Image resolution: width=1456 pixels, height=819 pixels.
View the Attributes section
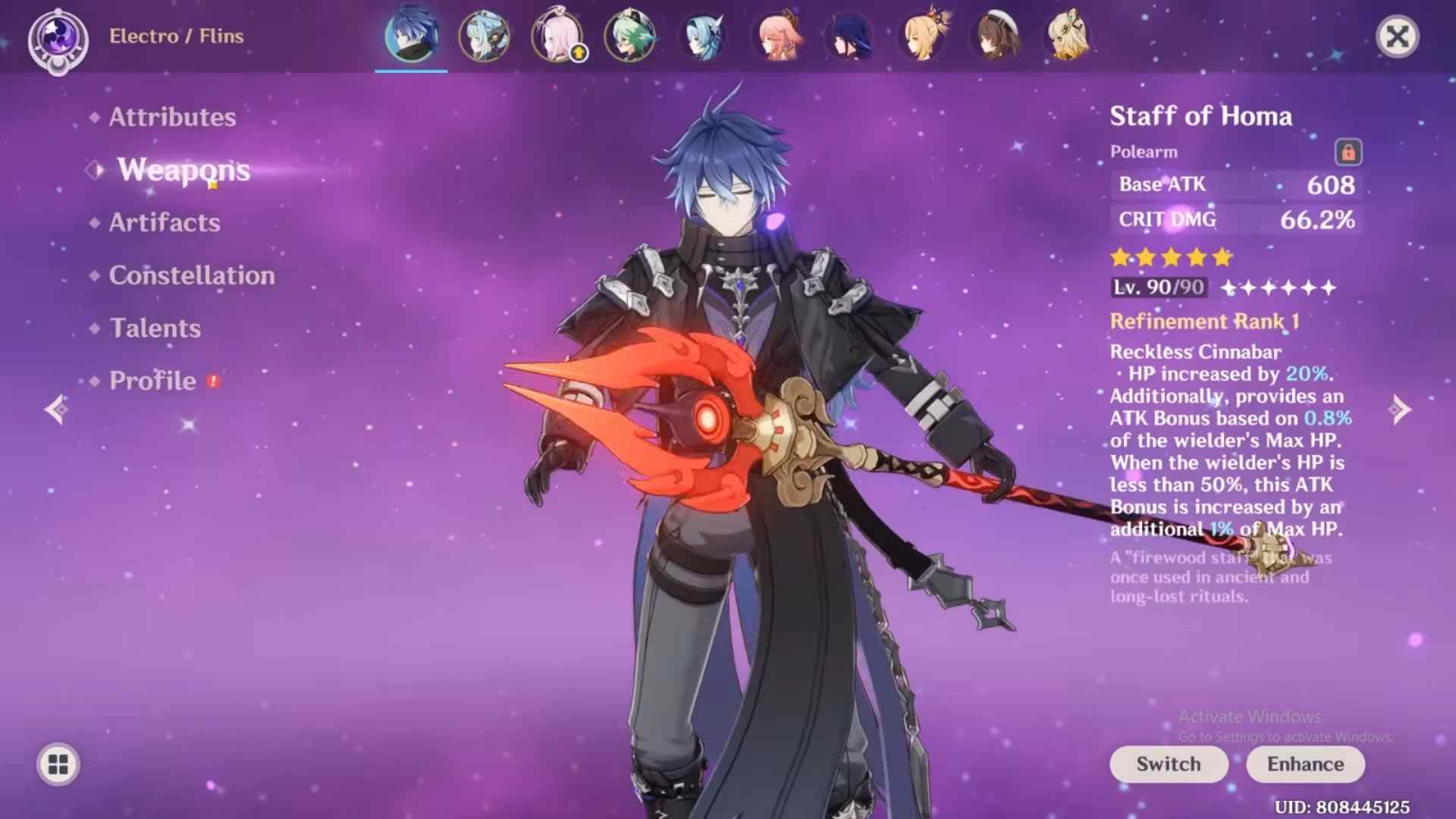pyautogui.click(x=171, y=117)
